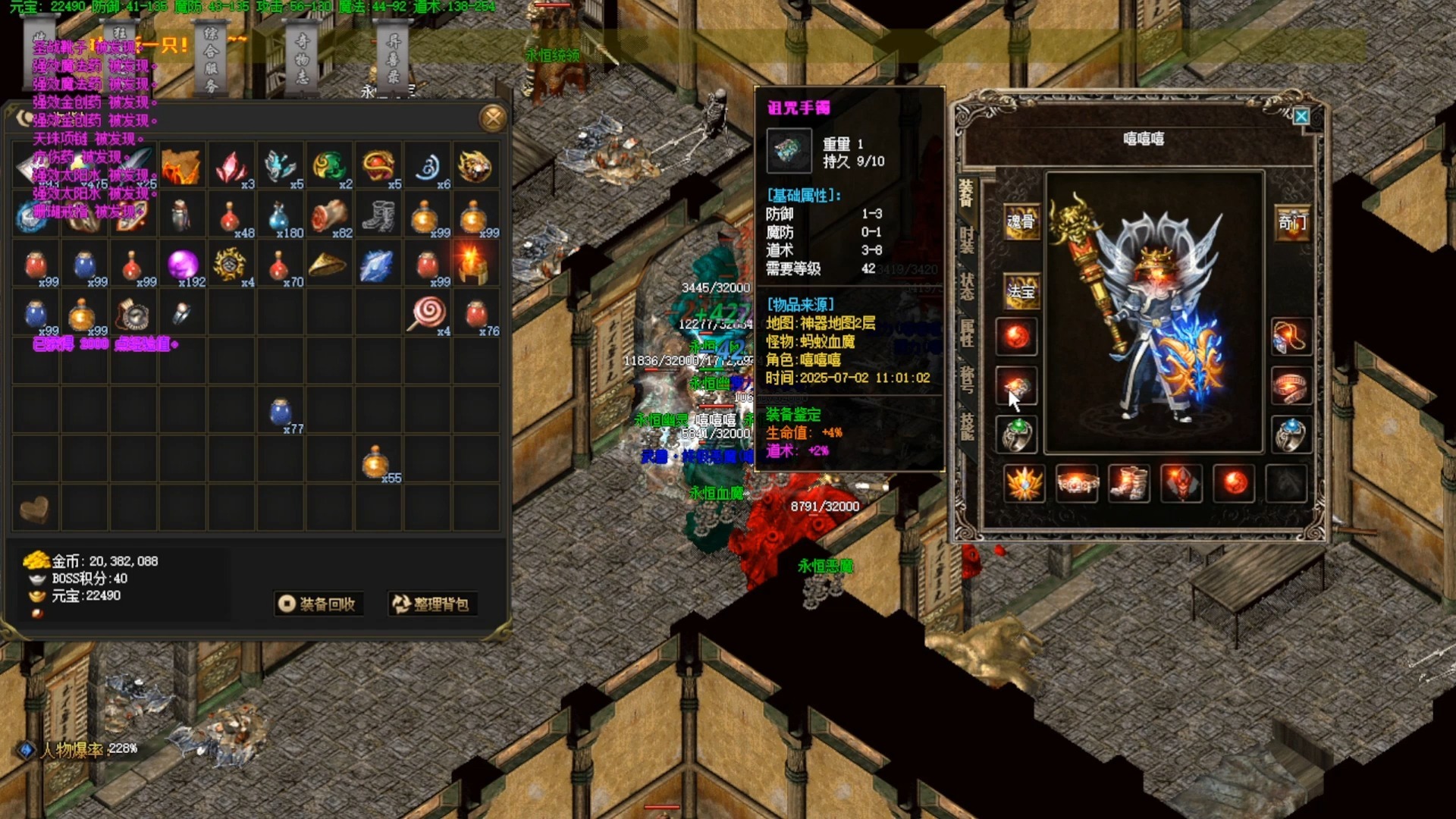Switch to the 时装 costume tab
Screen dimensions: 1456x819
pos(967,240)
